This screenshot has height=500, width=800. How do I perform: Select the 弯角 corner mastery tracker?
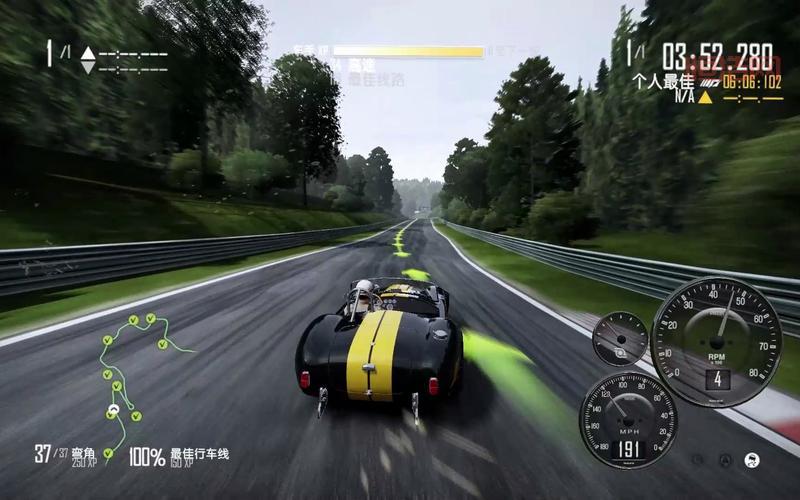66,456
